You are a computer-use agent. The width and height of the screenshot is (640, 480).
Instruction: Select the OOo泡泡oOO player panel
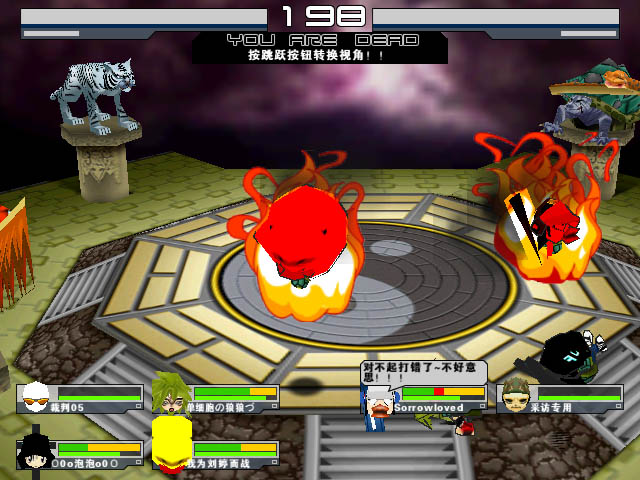(80, 455)
